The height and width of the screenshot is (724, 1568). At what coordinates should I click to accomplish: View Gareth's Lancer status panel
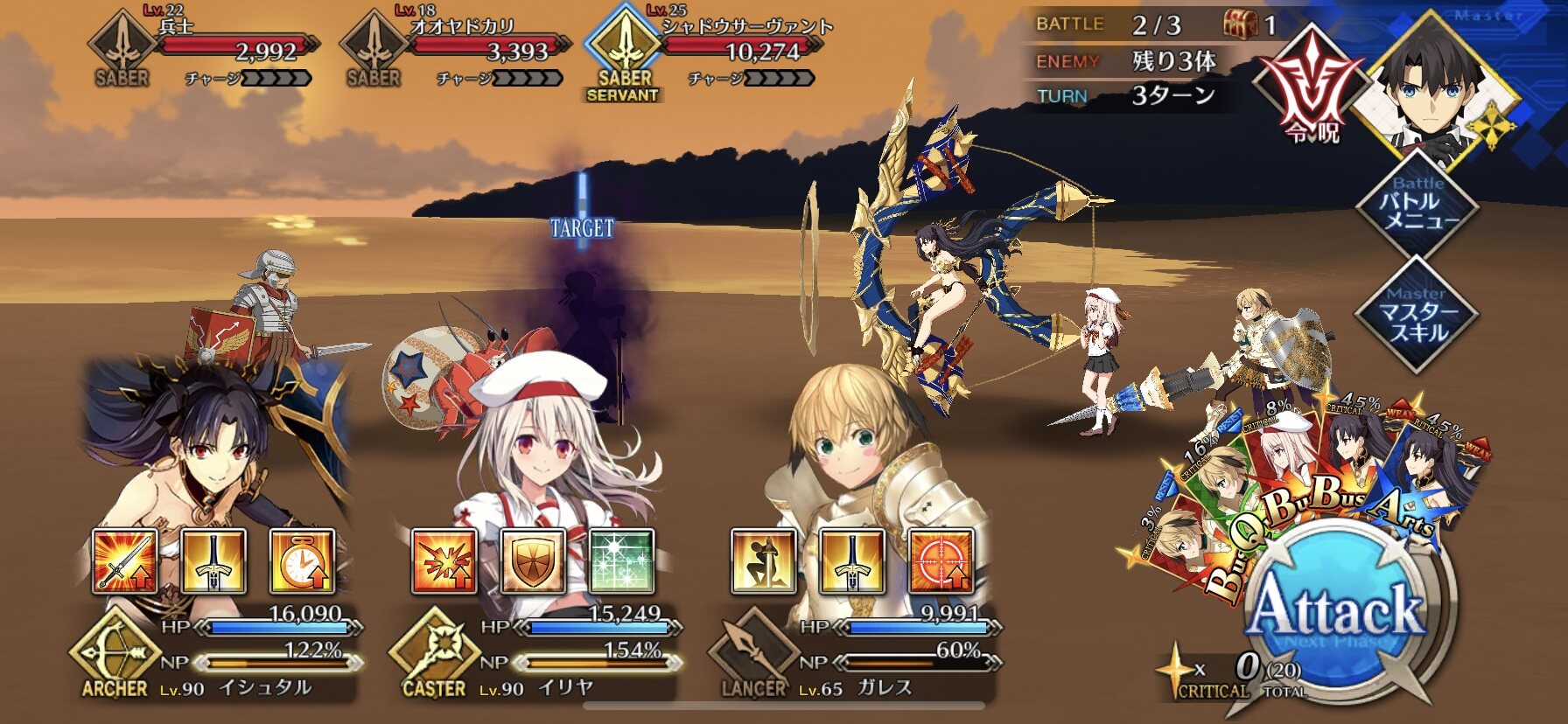click(857, 656)
